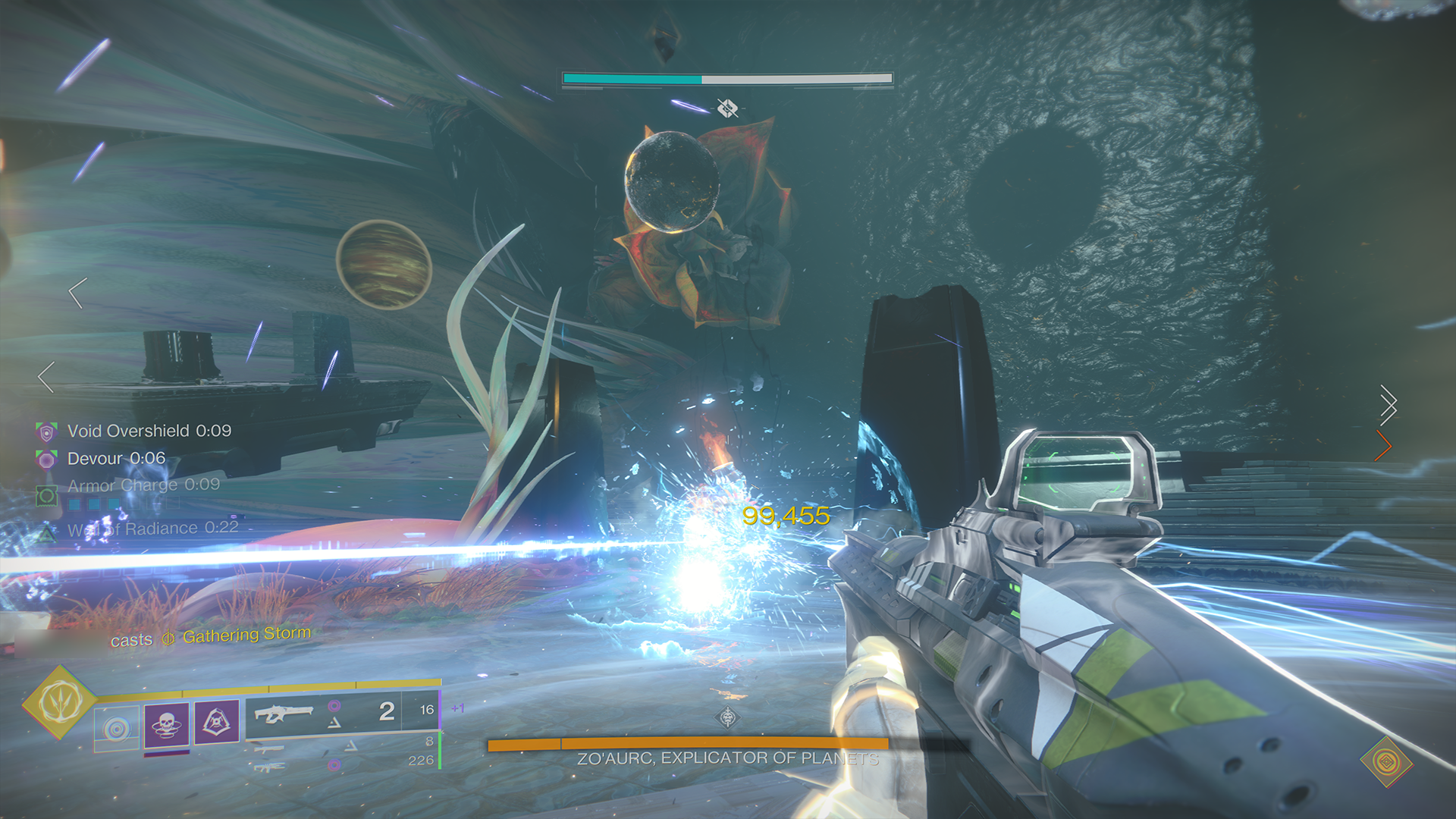
Task: Click the gold diamond emblem in the corner
Action: (1386, 761)
